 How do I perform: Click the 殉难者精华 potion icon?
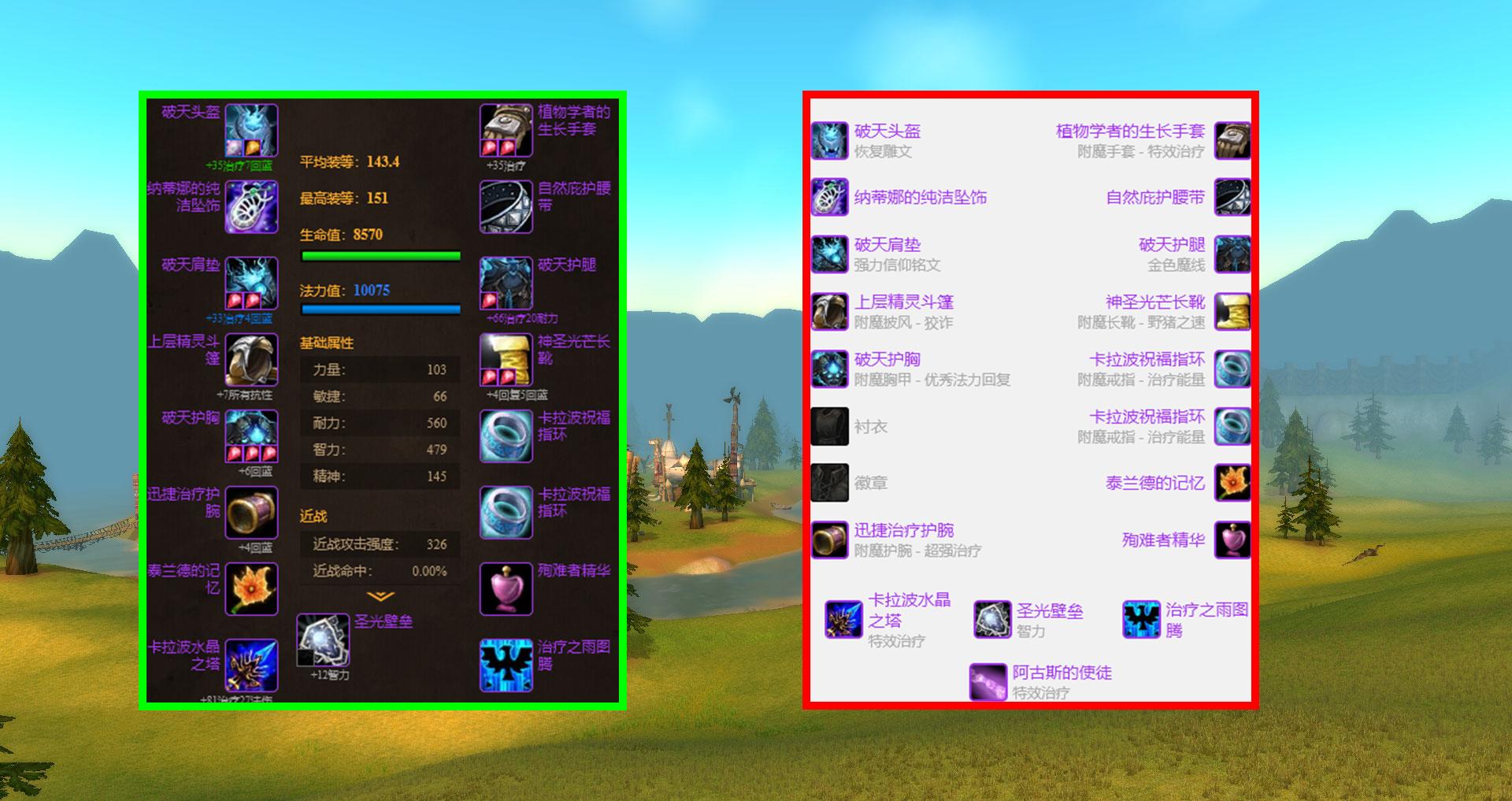505,588
